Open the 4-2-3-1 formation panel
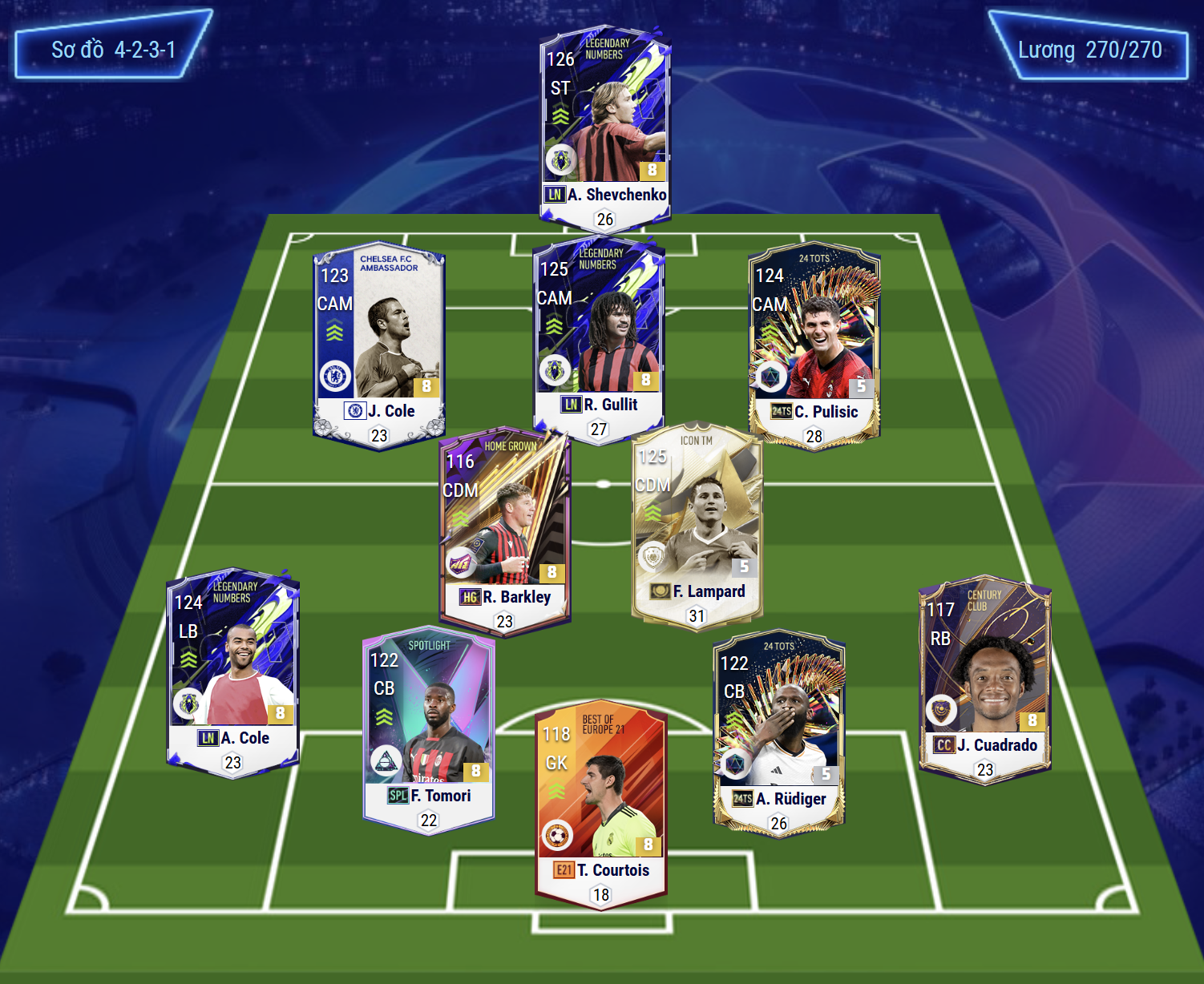Screen dimensions: 1204x984 (x=113, y=50)
